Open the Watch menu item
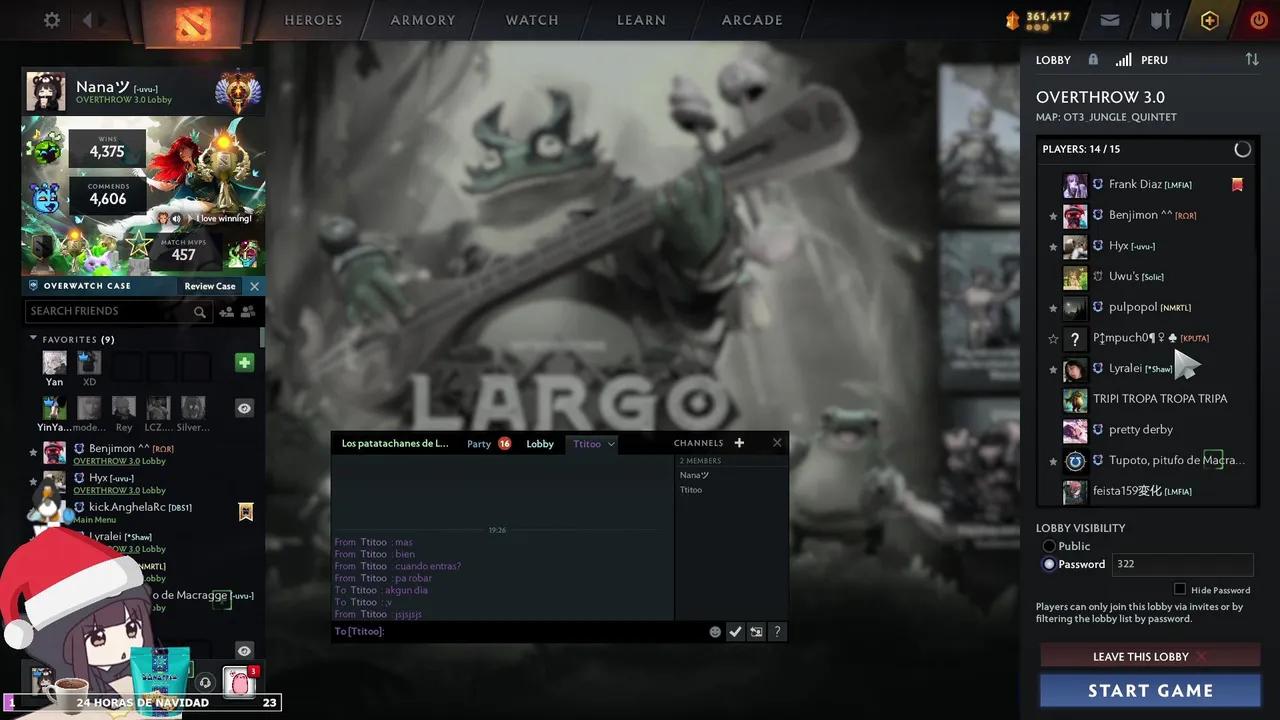Image resolution: width=1280 pixels, height=720 pixels. click(532, 20)
